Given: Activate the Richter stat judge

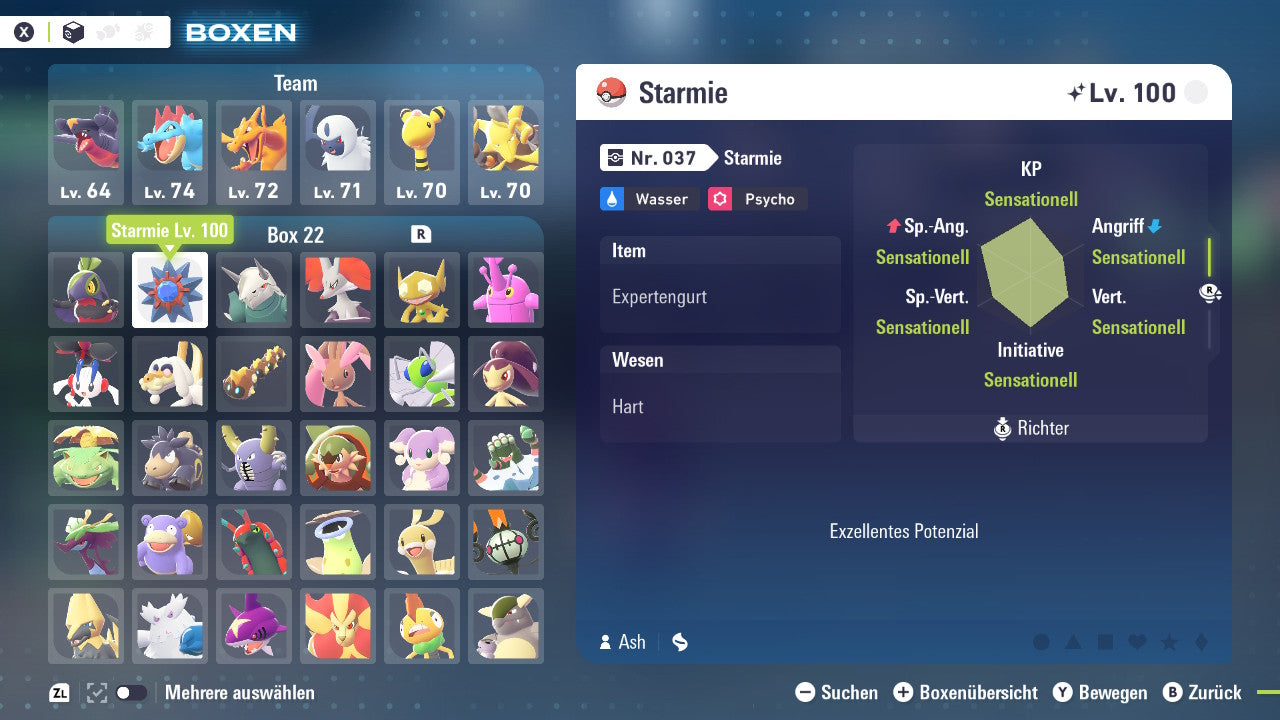Looking at the screenshot, I should 1030,429.
